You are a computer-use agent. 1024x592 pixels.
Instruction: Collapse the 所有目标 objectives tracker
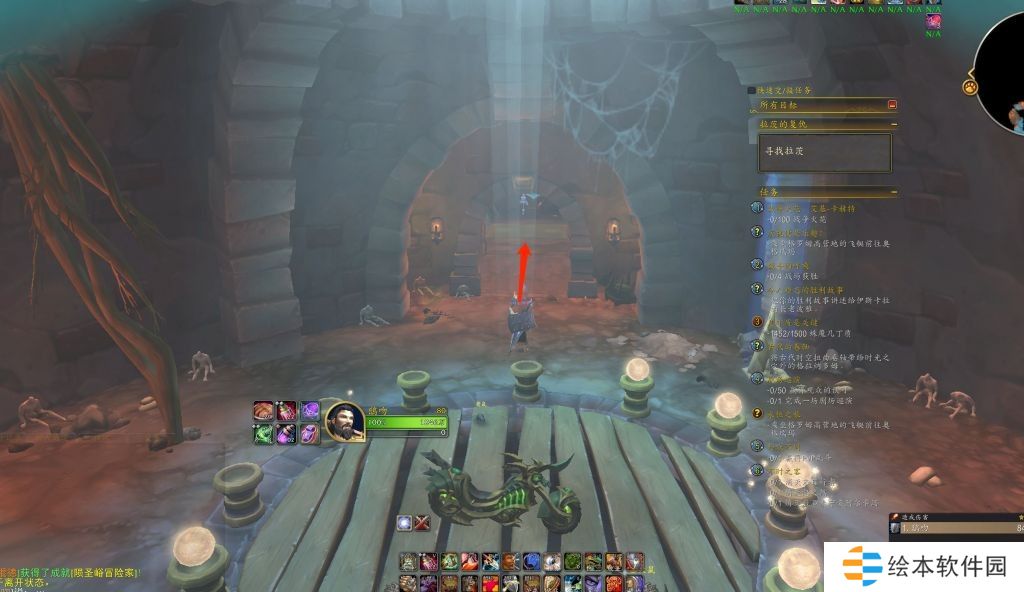(892, 104)
